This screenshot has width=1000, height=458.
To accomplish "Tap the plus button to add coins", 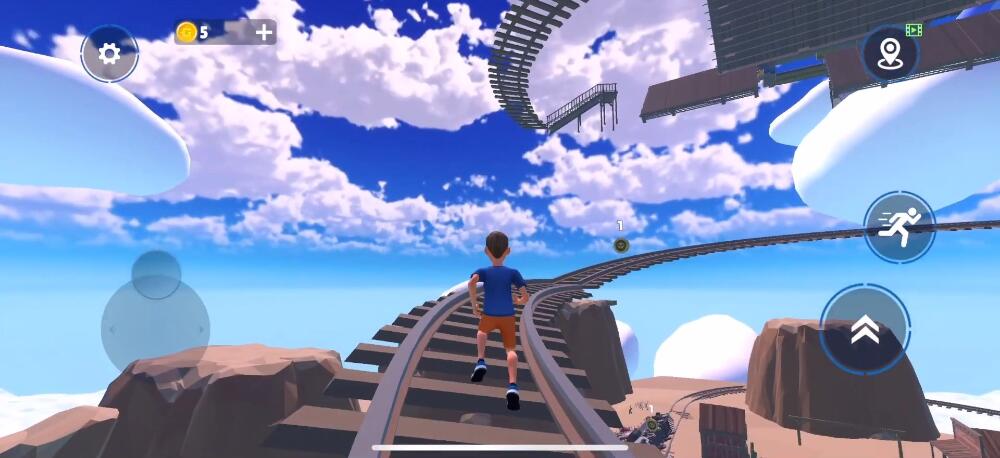I will (264, 32).
